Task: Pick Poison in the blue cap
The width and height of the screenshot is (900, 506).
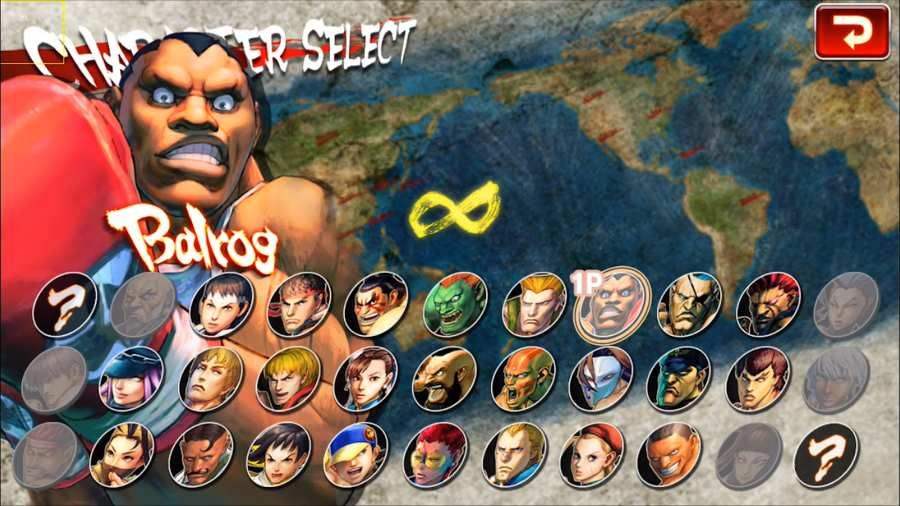Action: coord(130,378)
